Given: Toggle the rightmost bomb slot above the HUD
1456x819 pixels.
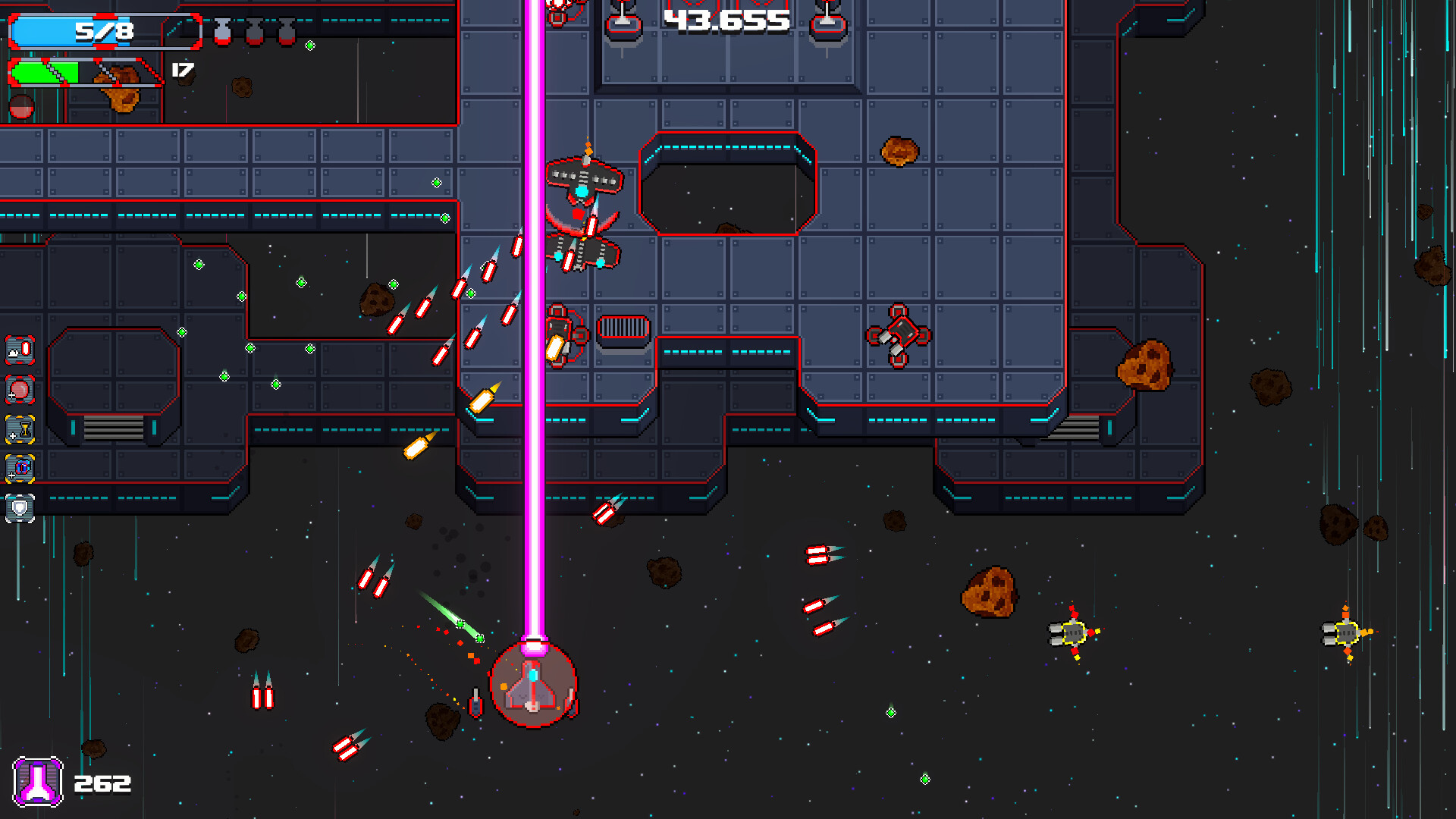Looking at the screenshot, I should click(287, 33).
